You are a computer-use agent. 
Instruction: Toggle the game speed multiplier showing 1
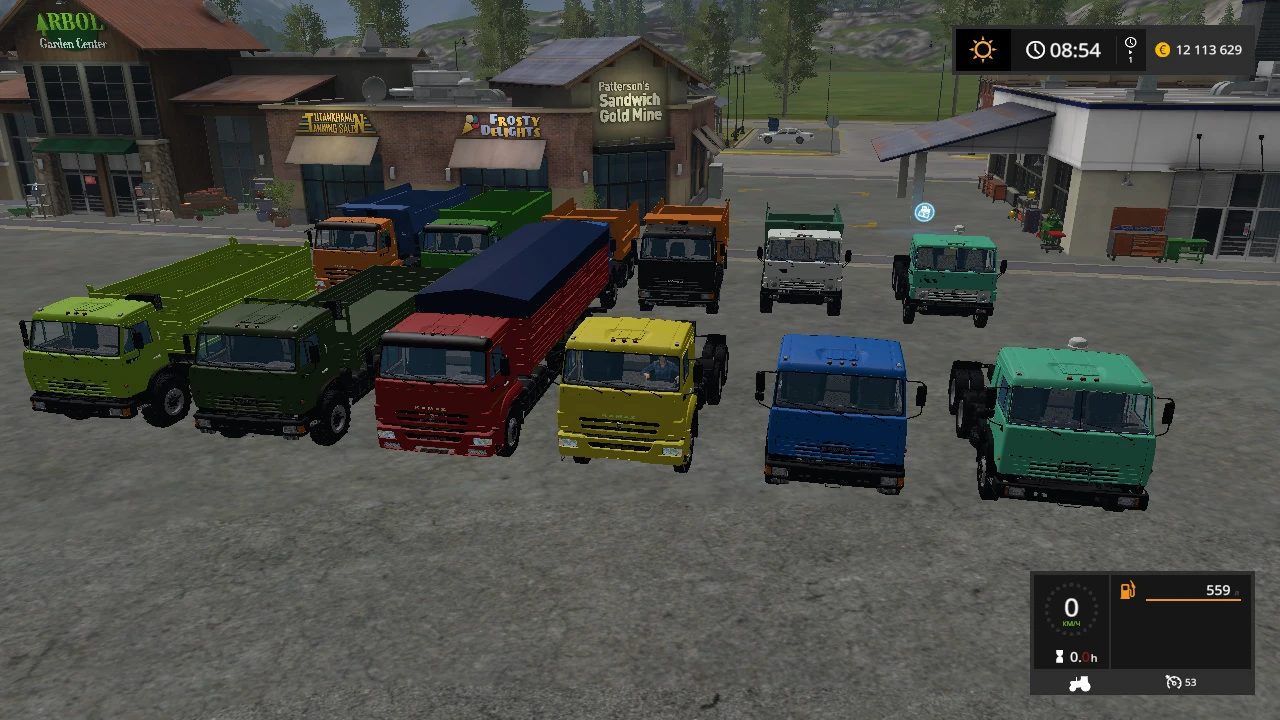coord(1130,57)
